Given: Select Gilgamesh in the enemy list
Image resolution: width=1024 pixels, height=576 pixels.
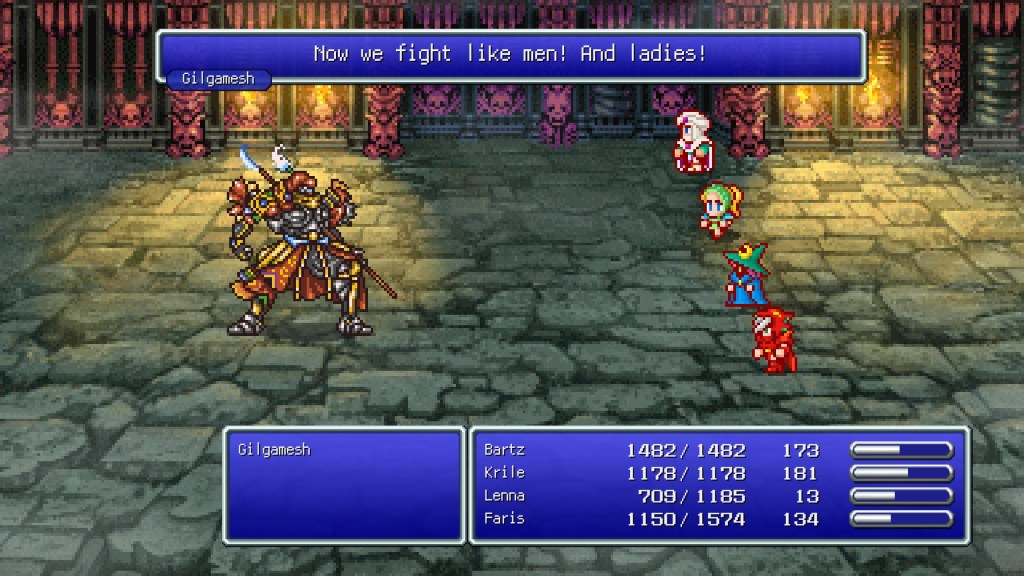Looking at the screenshot, I should [x=274, y=450].
